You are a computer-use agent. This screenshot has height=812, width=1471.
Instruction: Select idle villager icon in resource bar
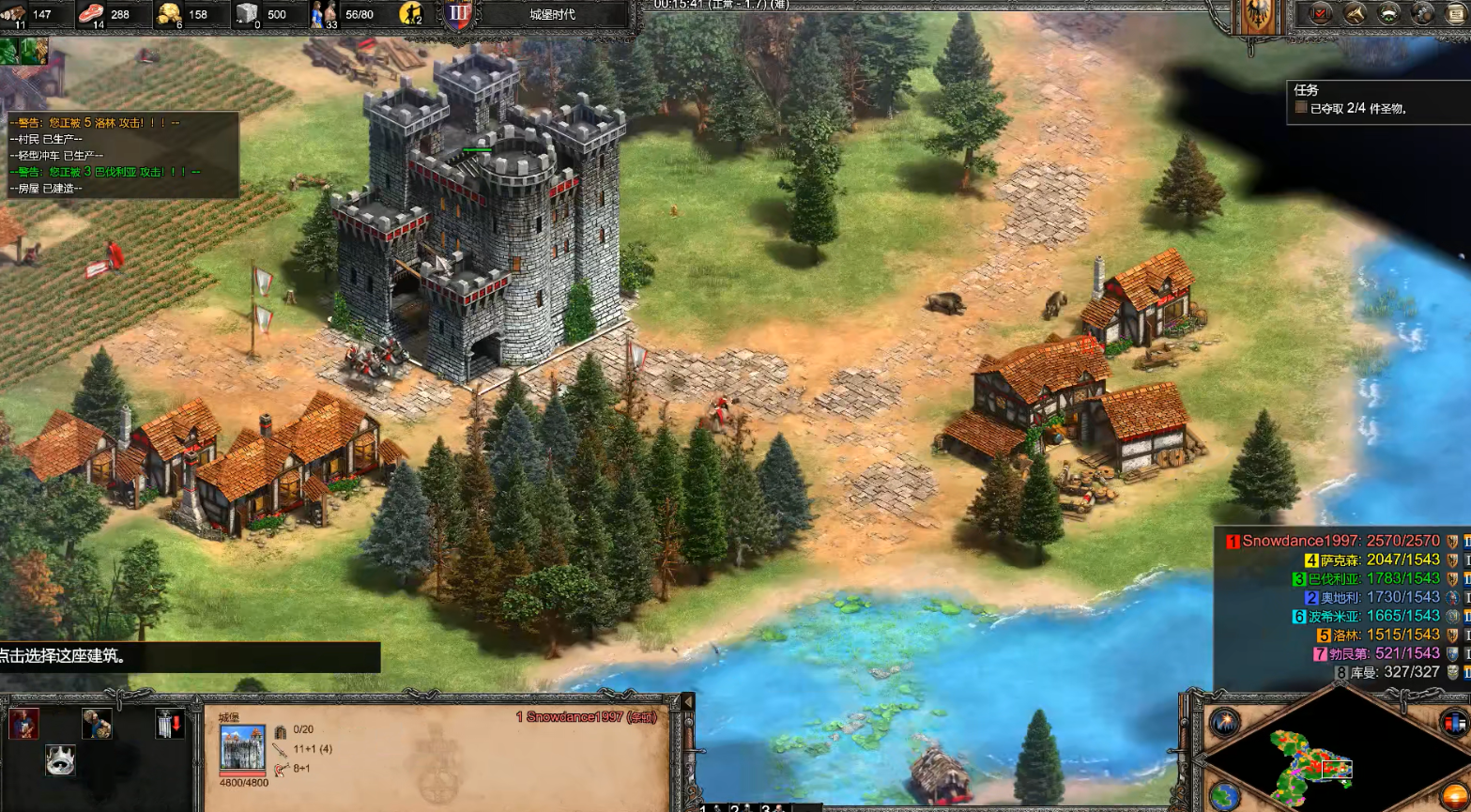[411, 14]
